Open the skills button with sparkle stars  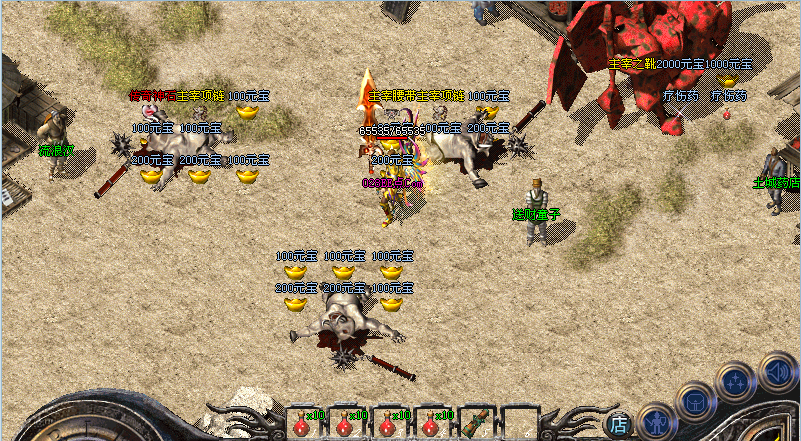(x=736, y=381)
